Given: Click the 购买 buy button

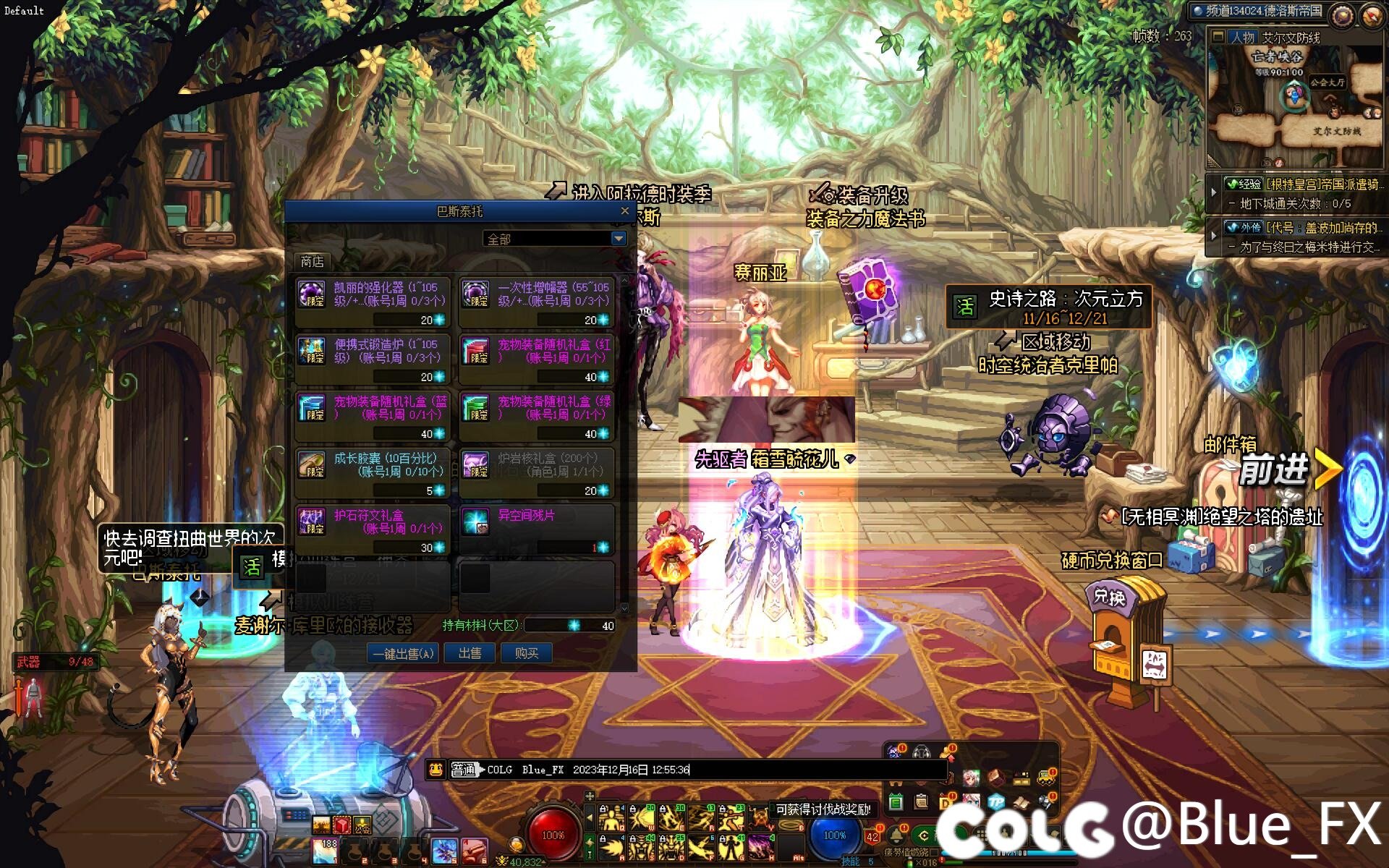Looking at the screenshot, I should click(x=527, y=654).
